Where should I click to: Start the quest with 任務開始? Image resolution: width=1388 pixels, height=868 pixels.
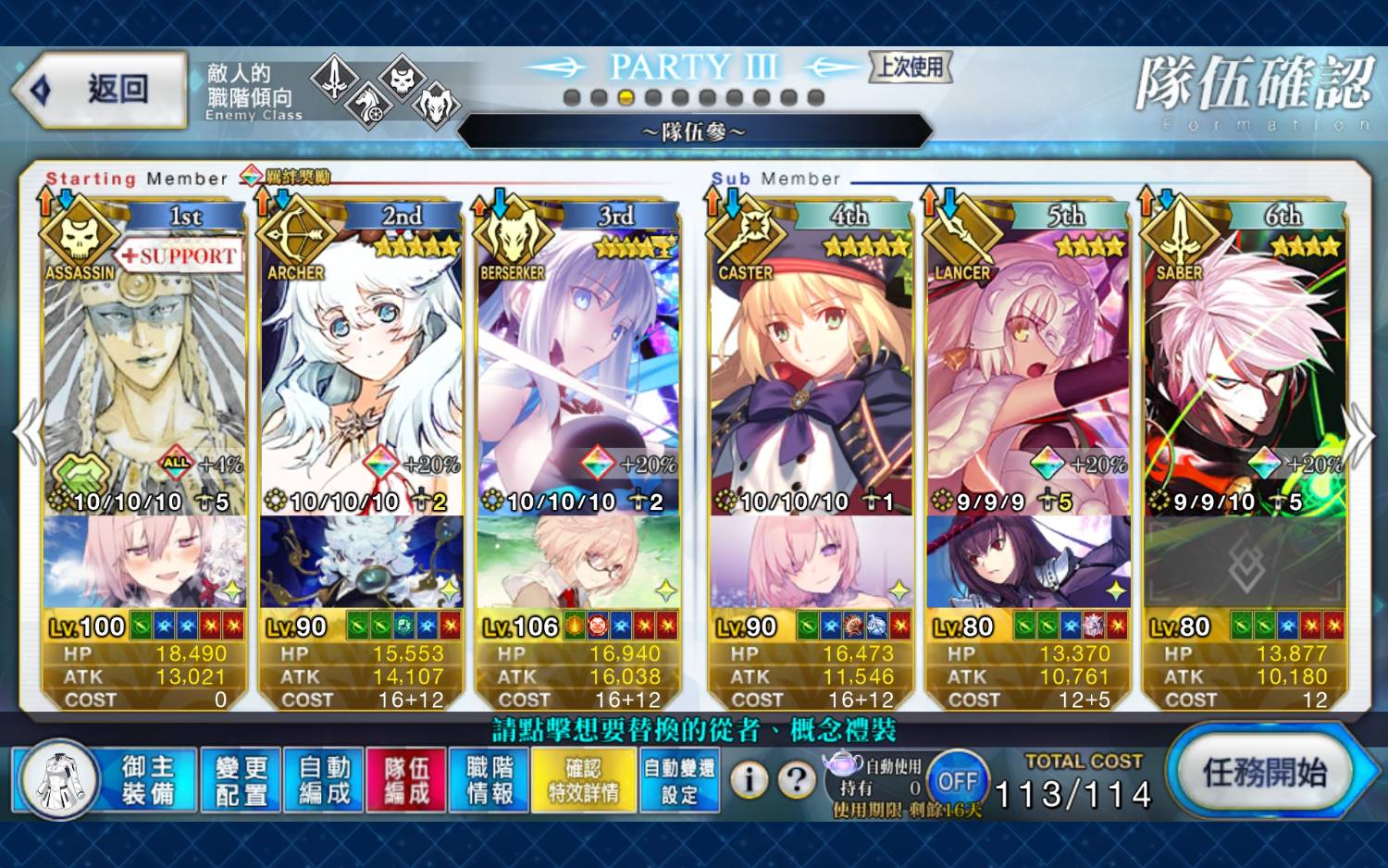[x=1264, y=772]
